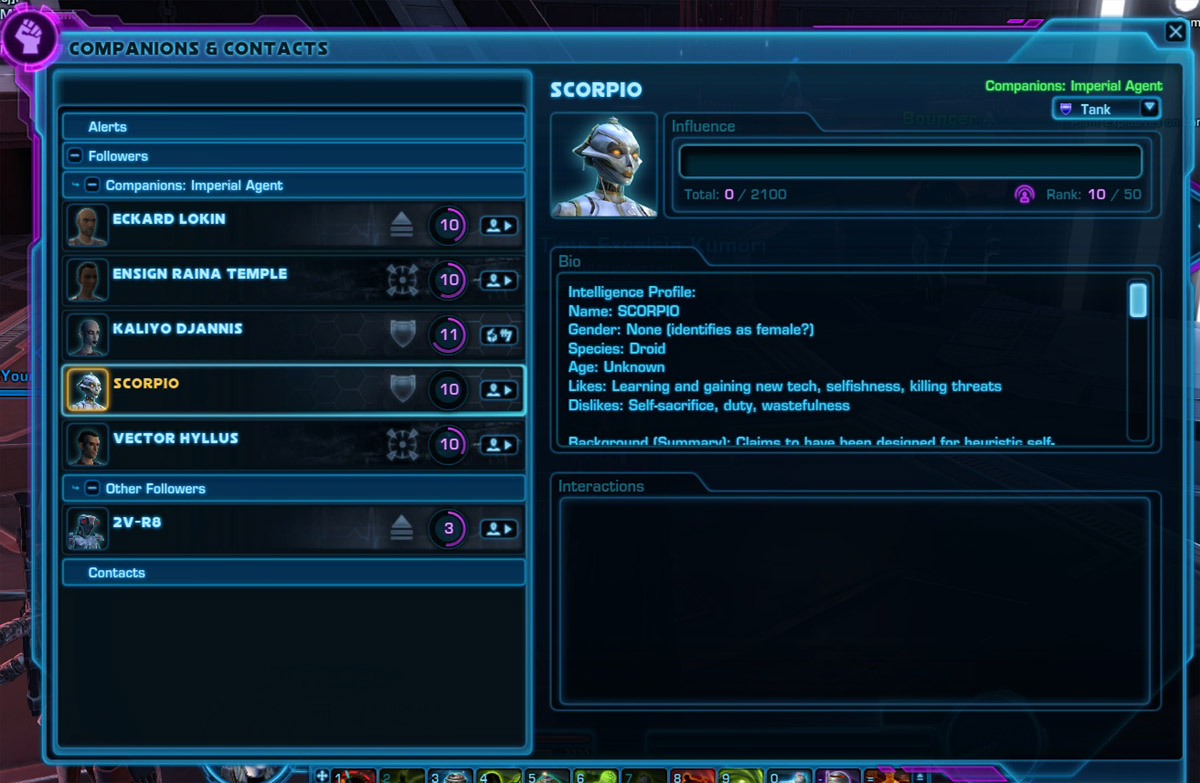Collapse the Other Followers group
The image size is (1200, 783).
(92, 489)
